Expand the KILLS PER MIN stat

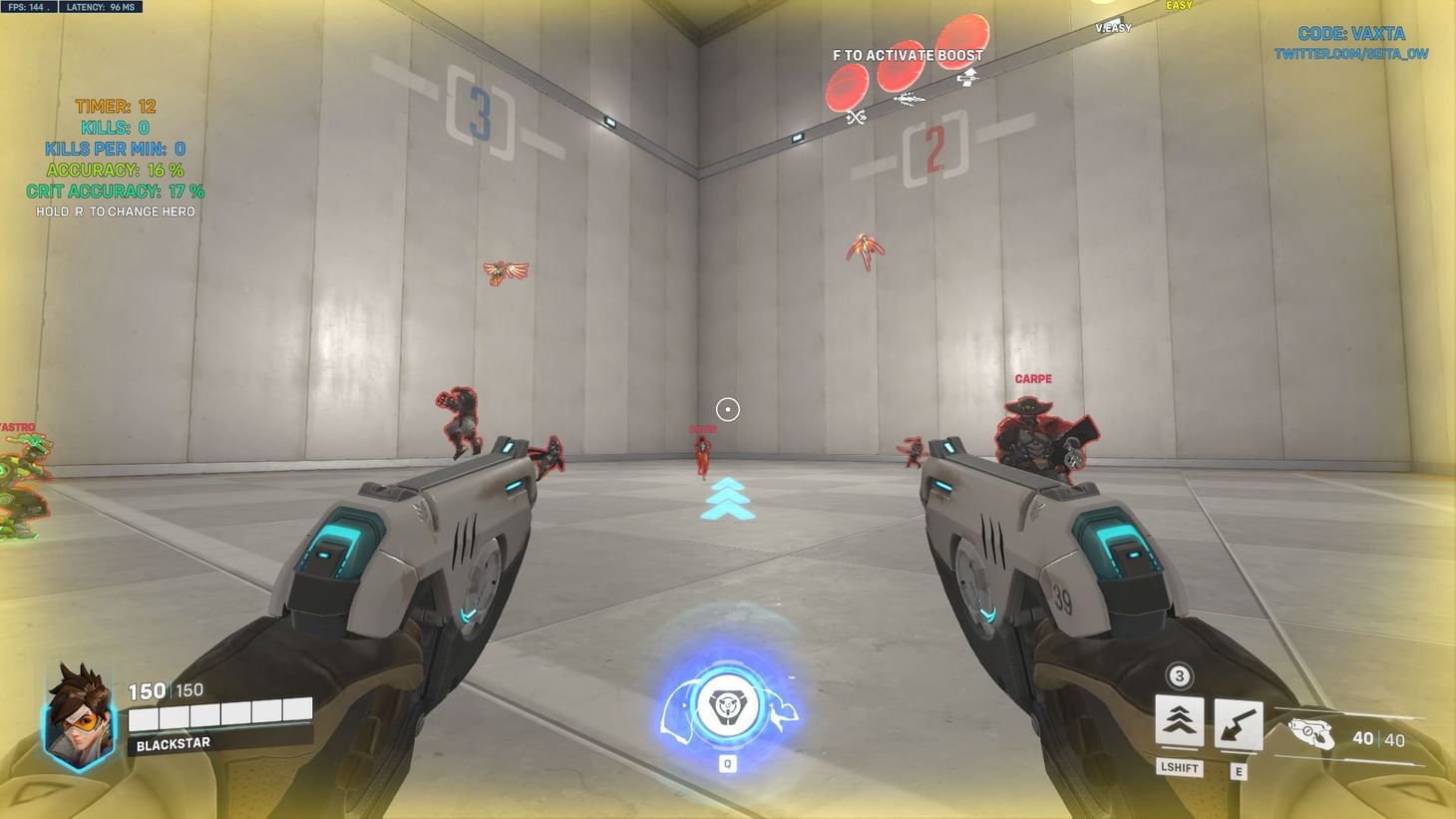[115, 150]
